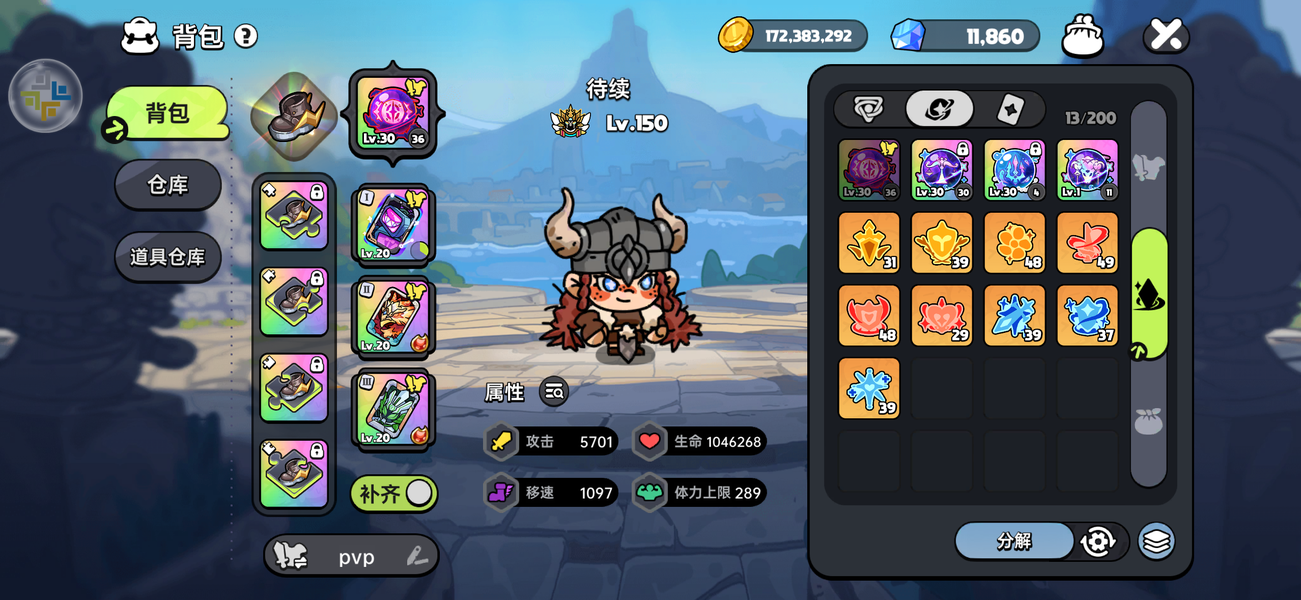Tap the blue gem currency counter
Viewport: 1301px width, 600px height.
point(965,36)
